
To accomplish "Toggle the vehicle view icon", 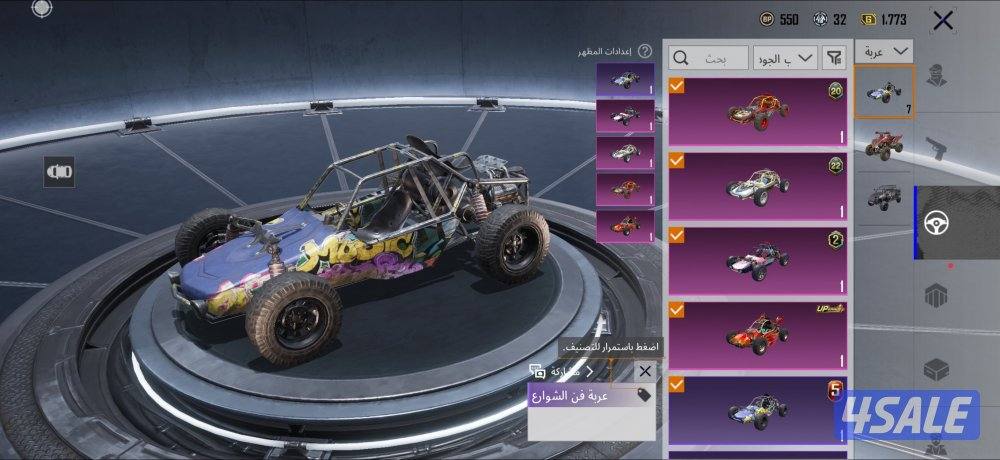I will click(60, 171).
